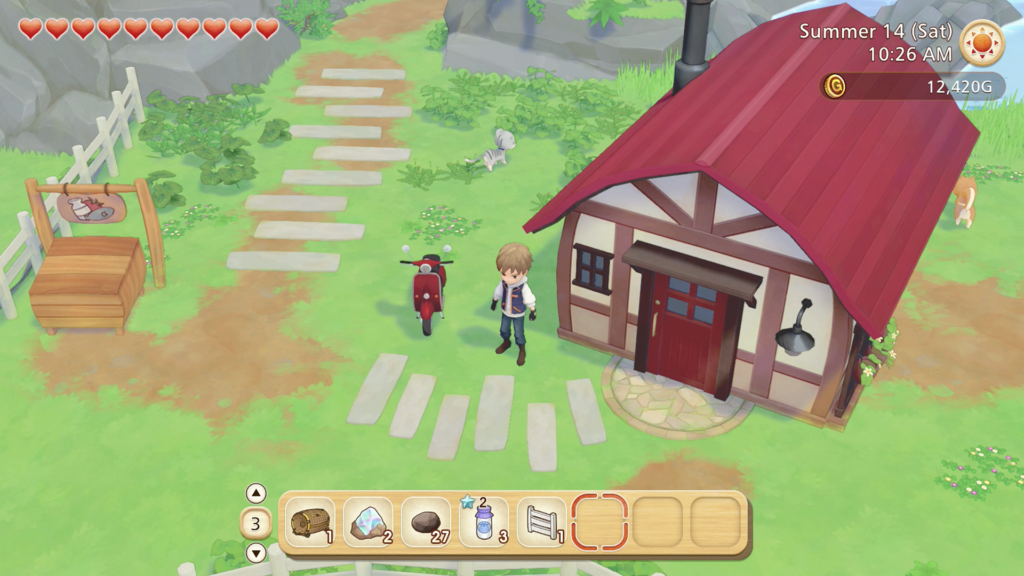Select the iridescent crystal ore slot

point(368,522)
